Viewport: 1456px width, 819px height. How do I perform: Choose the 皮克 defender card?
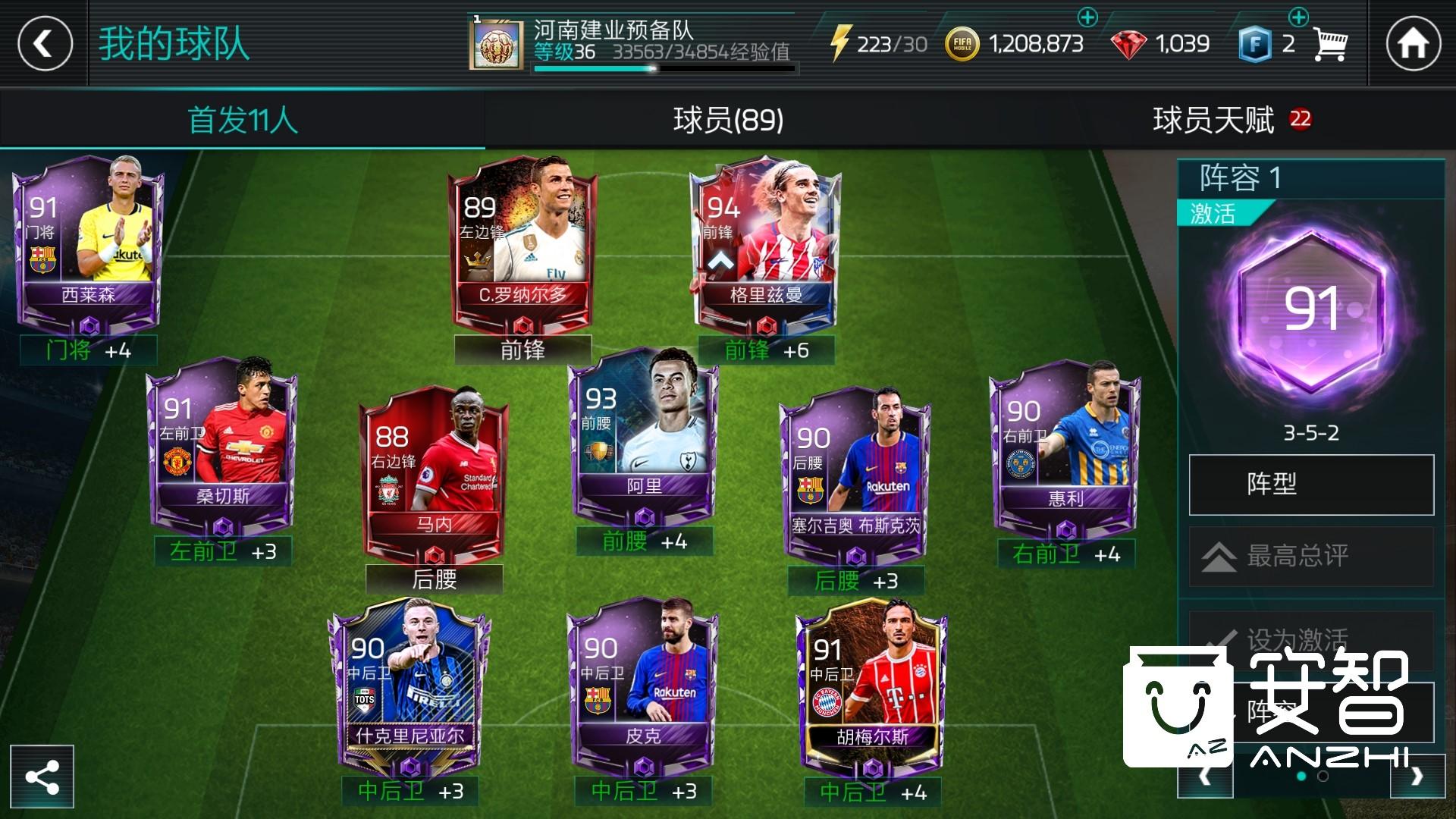643,682
